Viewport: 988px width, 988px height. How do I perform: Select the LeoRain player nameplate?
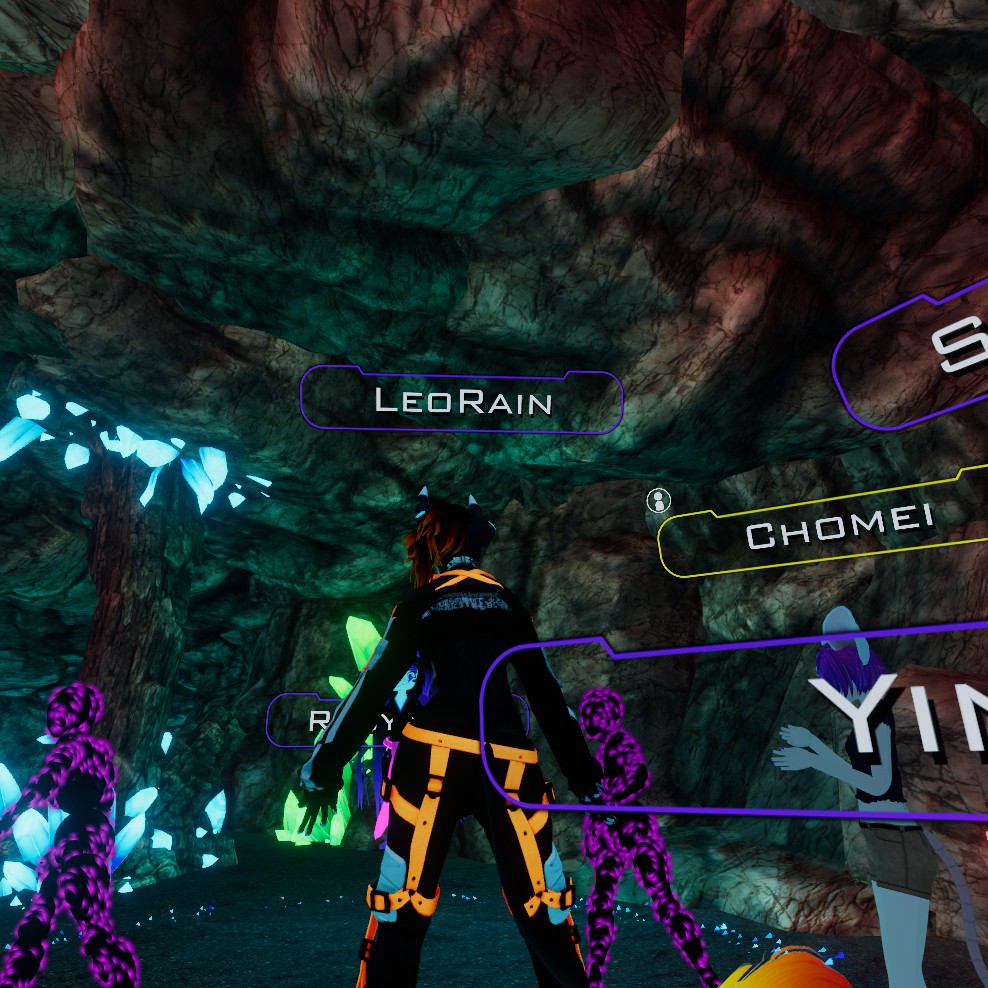click(462, 401)
